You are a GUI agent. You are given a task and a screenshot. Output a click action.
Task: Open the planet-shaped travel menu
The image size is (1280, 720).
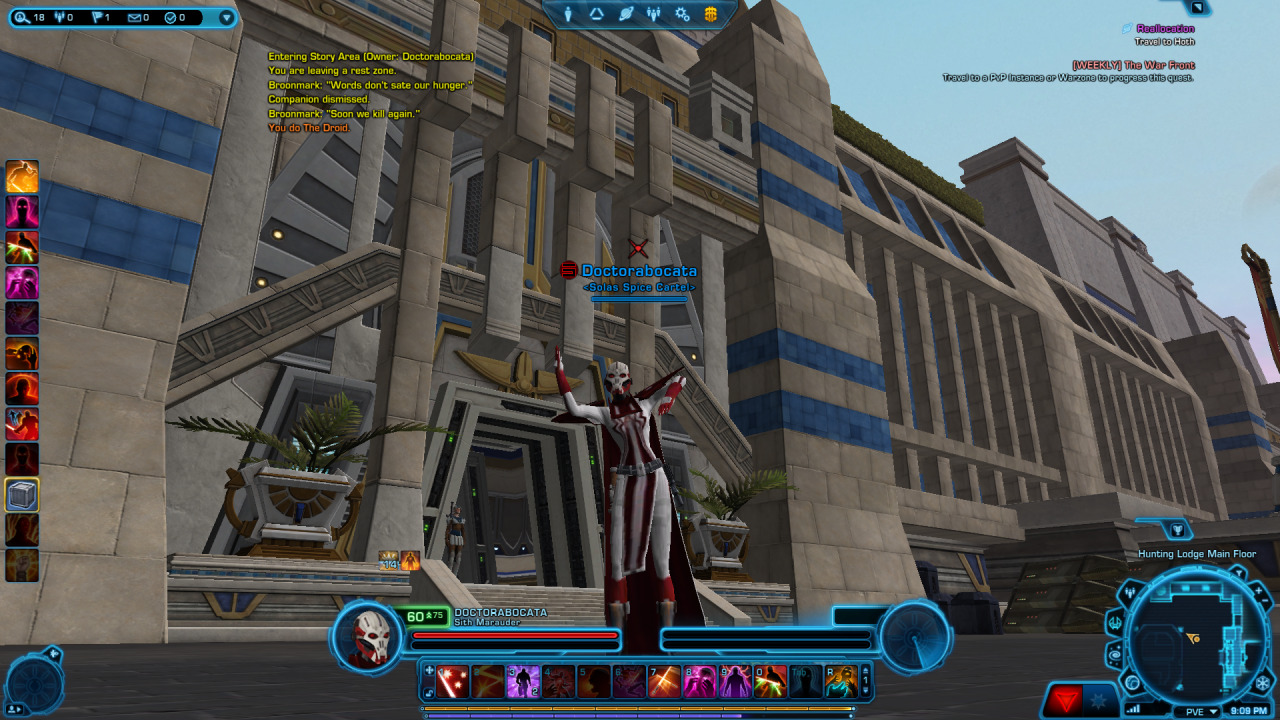[625, 14]
